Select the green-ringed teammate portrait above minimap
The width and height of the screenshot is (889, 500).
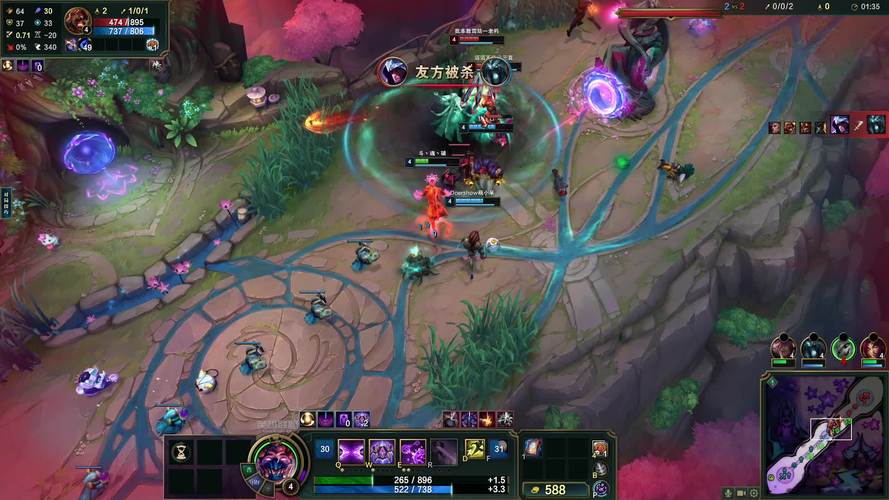(x=845, y=347)
